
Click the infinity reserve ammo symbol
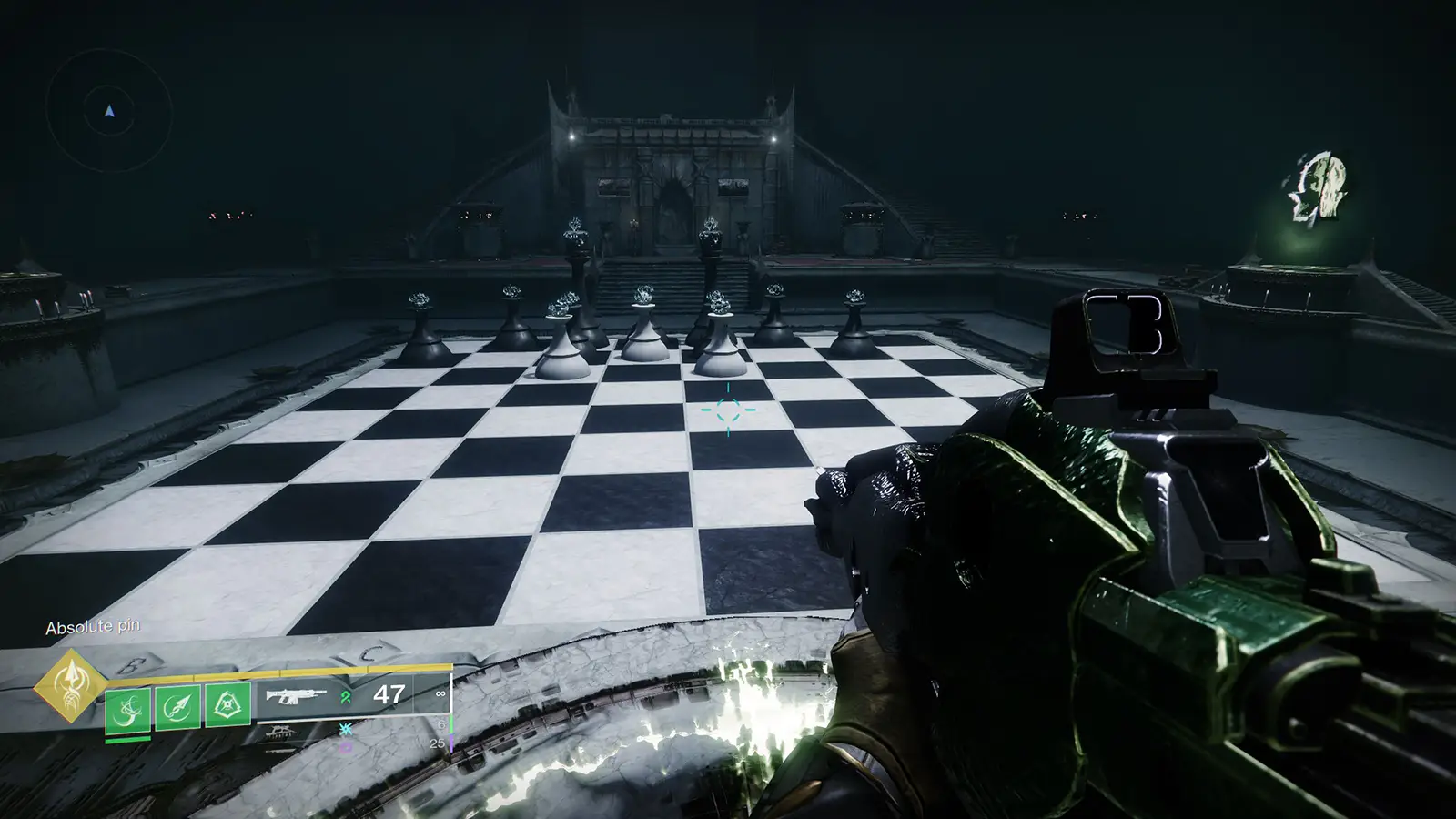coord(440,695)
